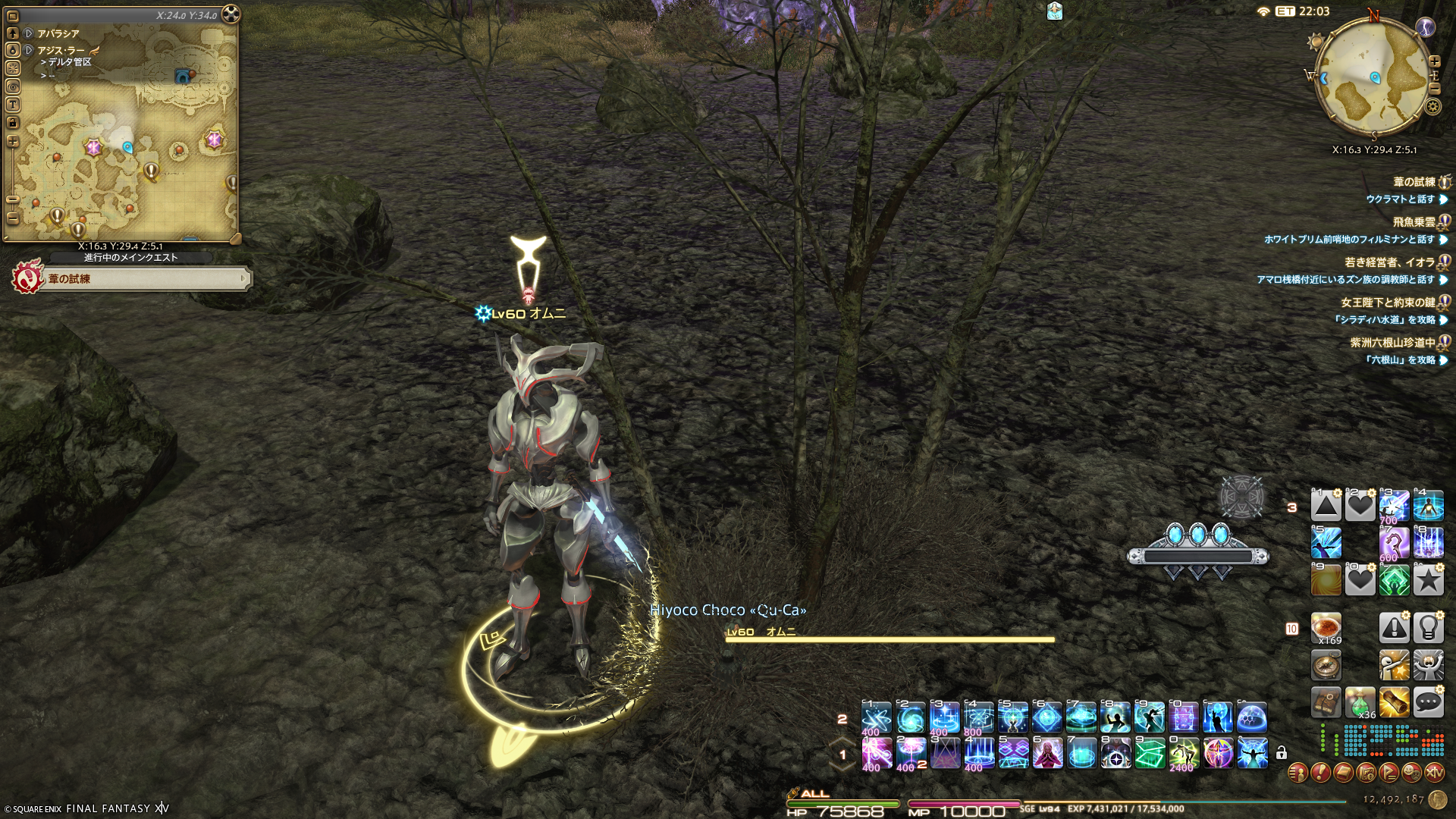This screenshot has width=1456, height=819.
Task: Zoom in the map window with plus button
Action: coord(13,142)
